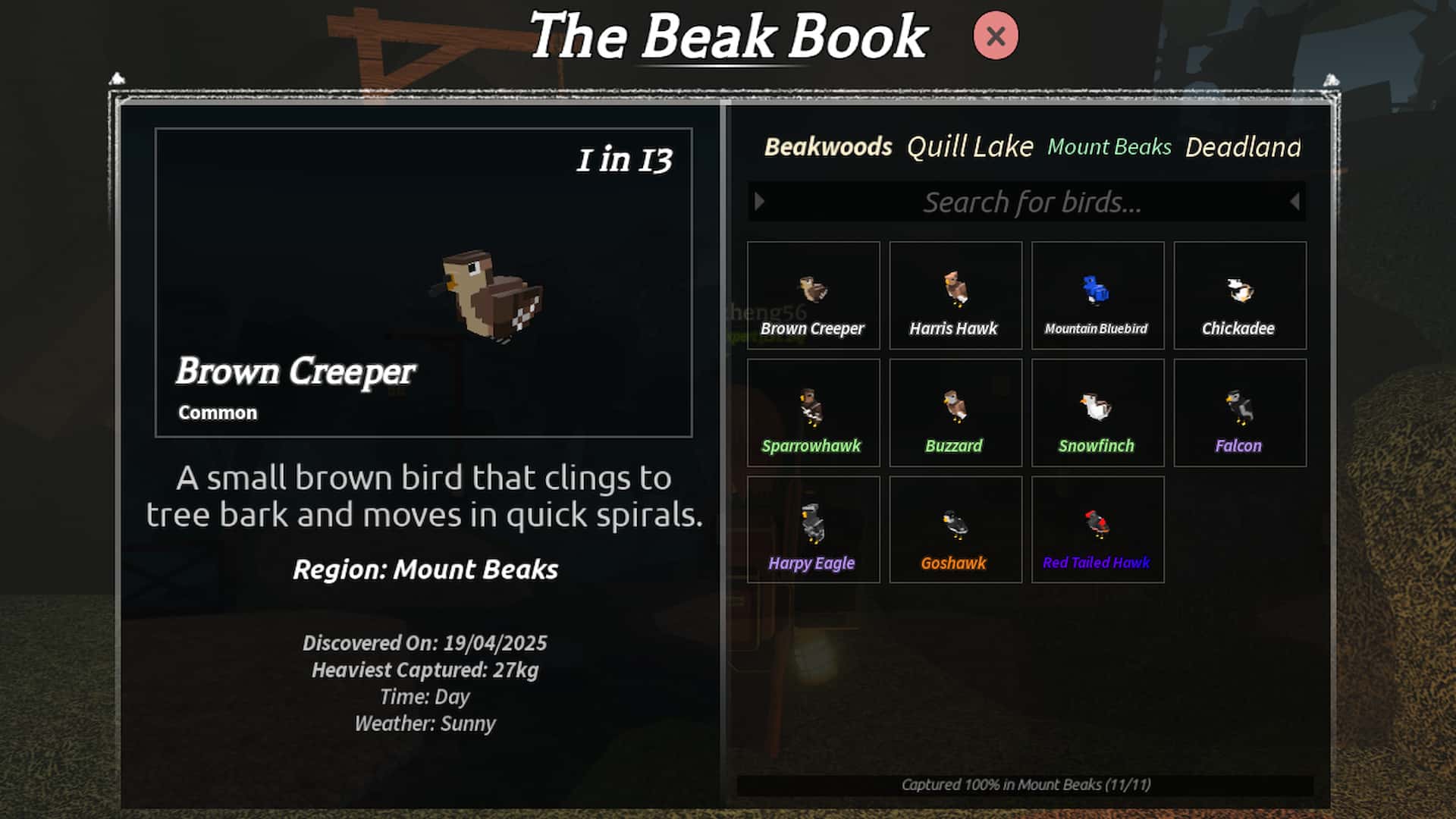Image resolution: width=1456 pixels, height=819 pixels.
Task: Open the Mountain Bluebird entry
Action: pos(1097,296)
